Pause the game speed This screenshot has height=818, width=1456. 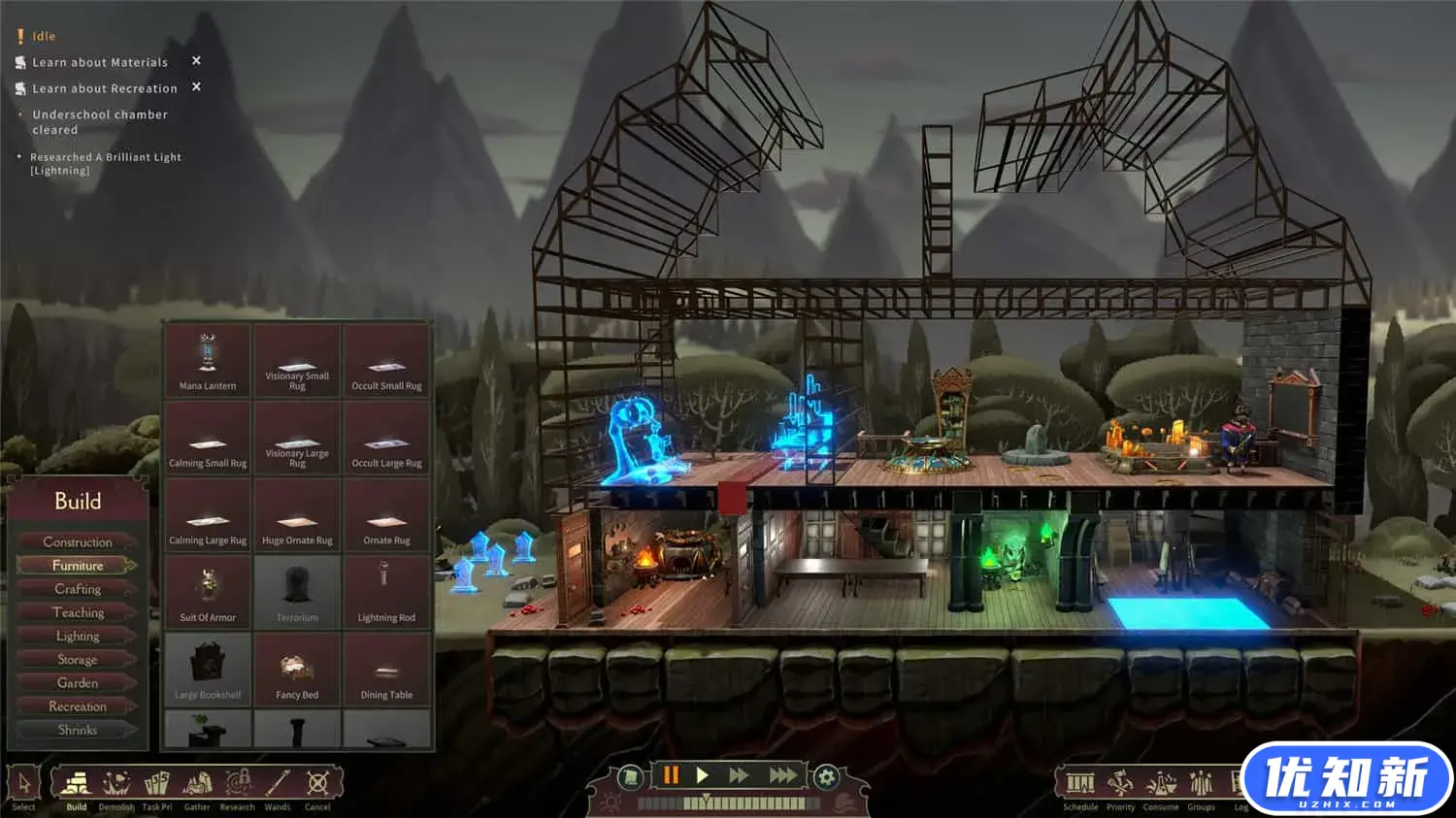pos(670,775)
